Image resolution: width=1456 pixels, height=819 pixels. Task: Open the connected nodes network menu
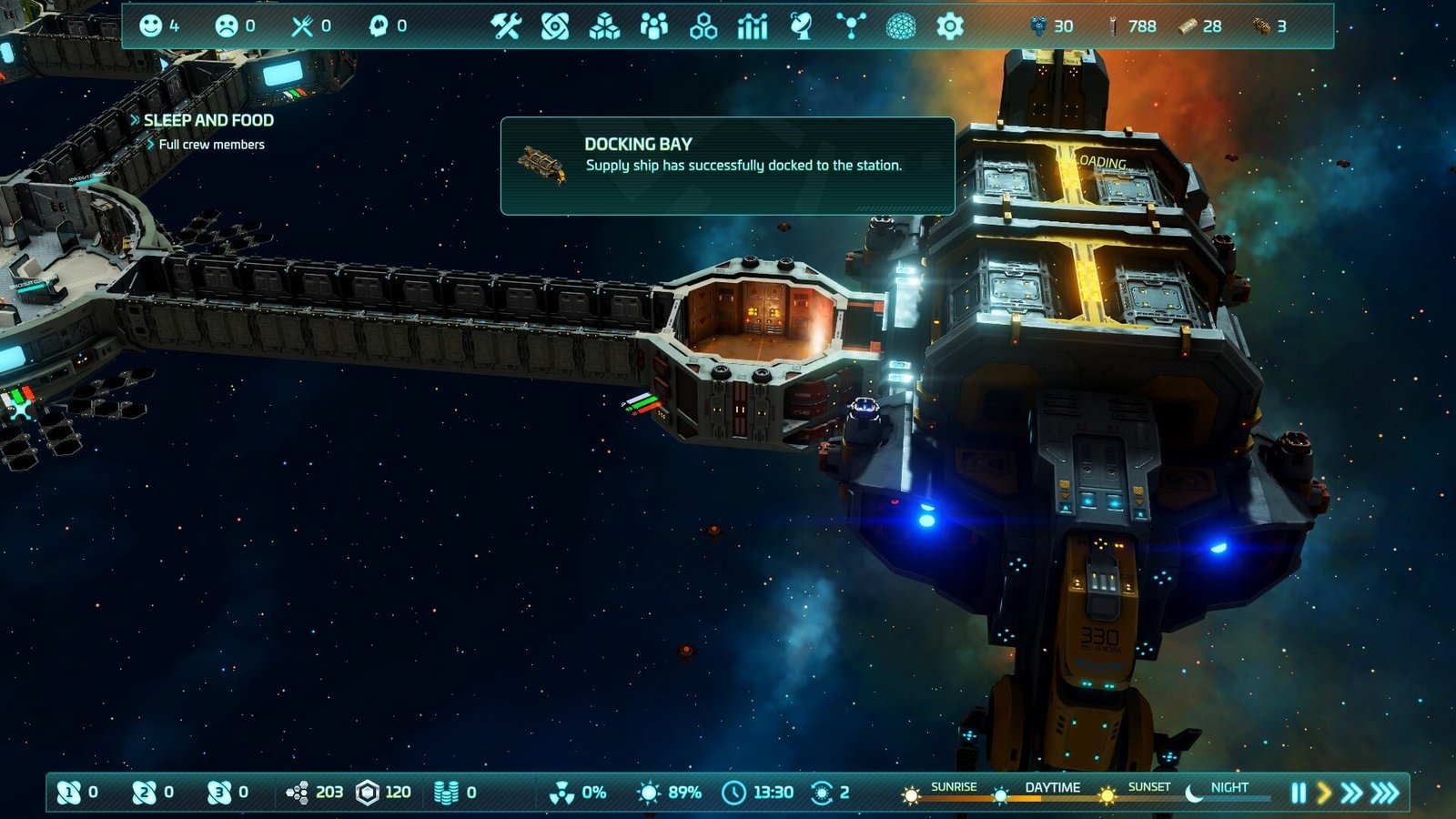tap(851, 26)
